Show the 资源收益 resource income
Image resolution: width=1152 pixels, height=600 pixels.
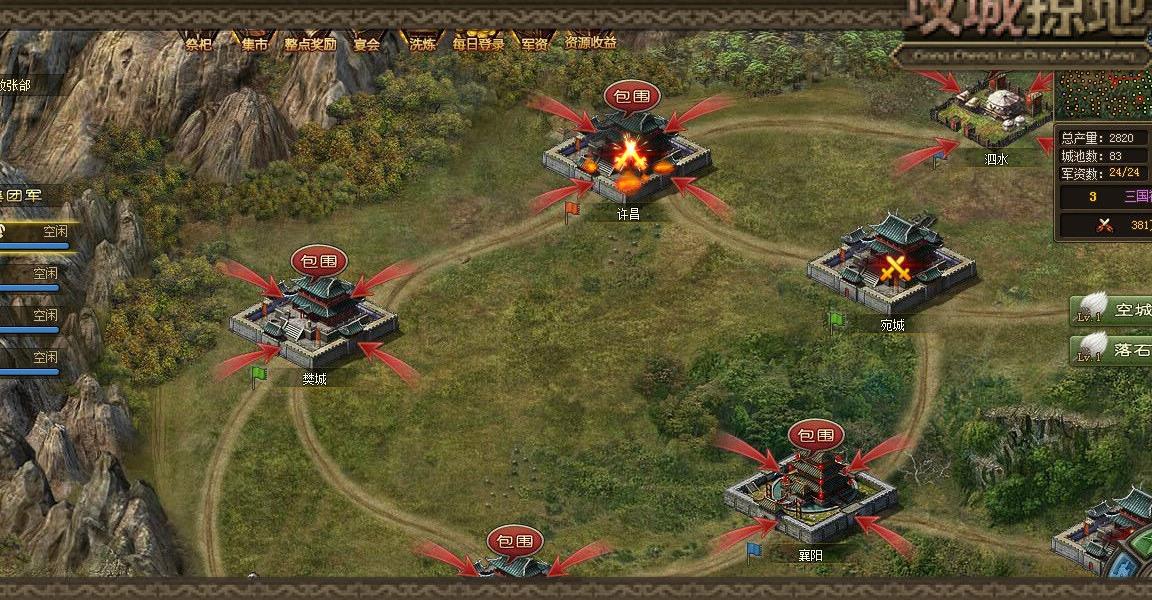[590, 42]
